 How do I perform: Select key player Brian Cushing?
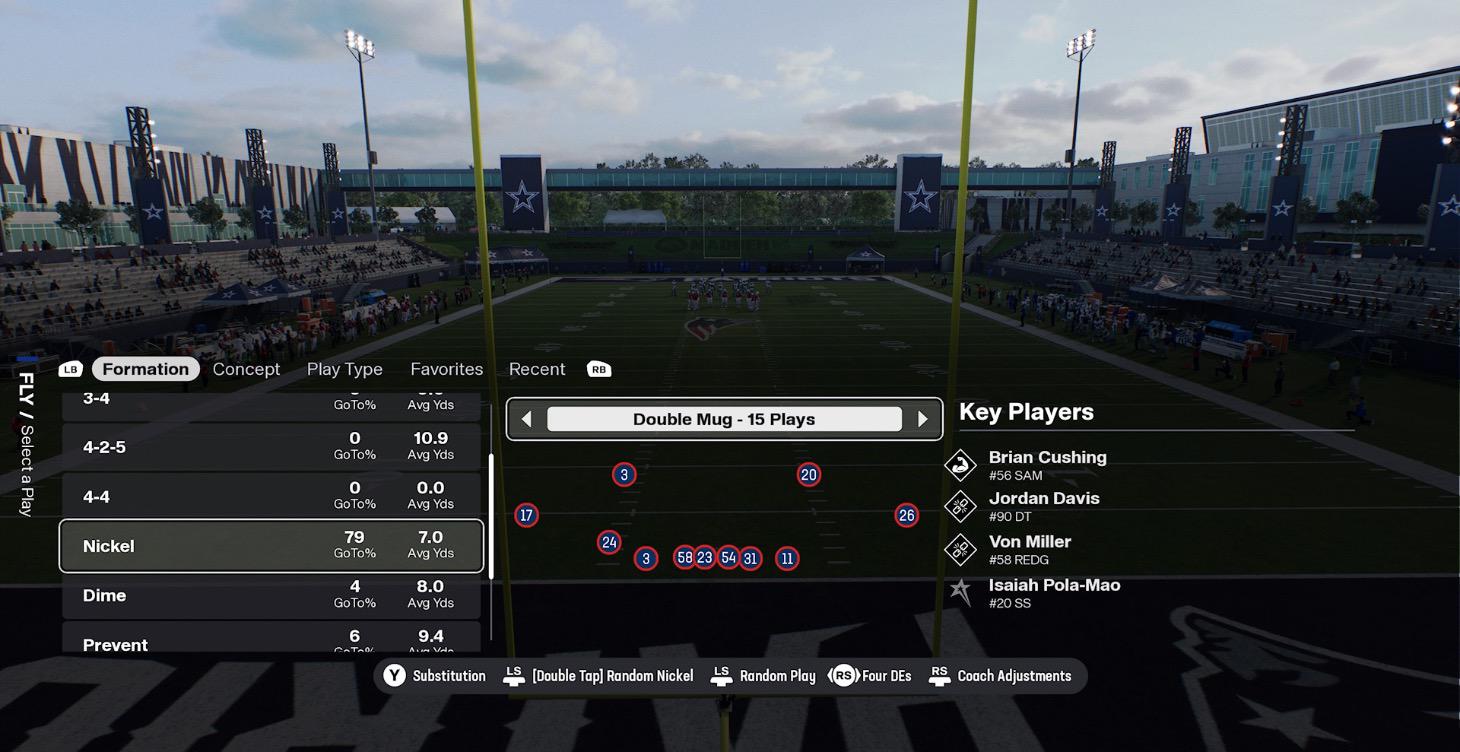pyautogui.click(x=1047, y=464)
